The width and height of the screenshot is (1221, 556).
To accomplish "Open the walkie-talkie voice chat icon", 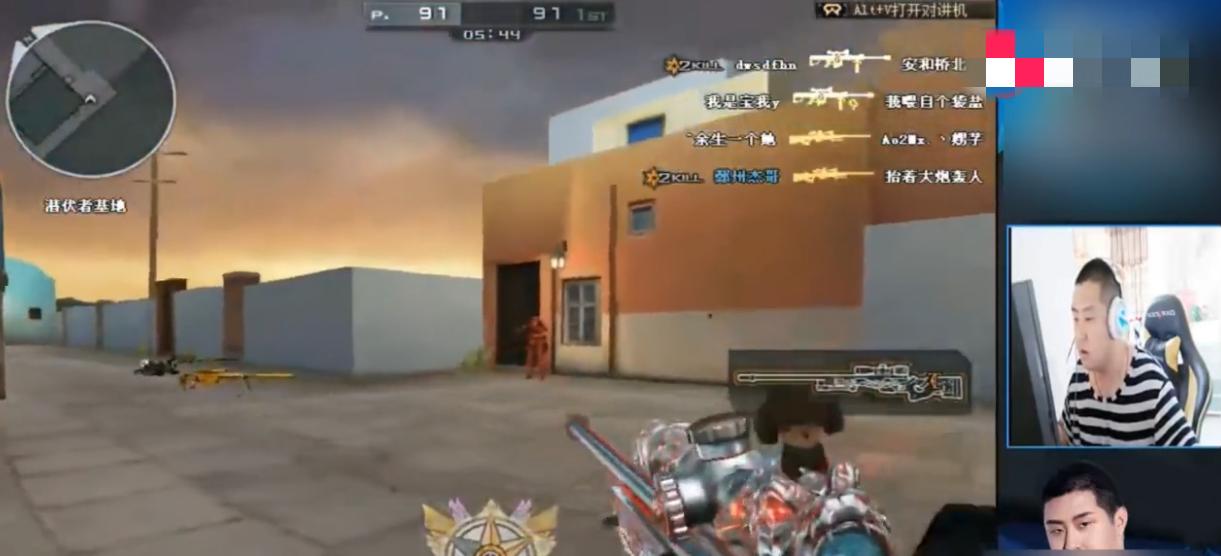I will pos(831,10).
